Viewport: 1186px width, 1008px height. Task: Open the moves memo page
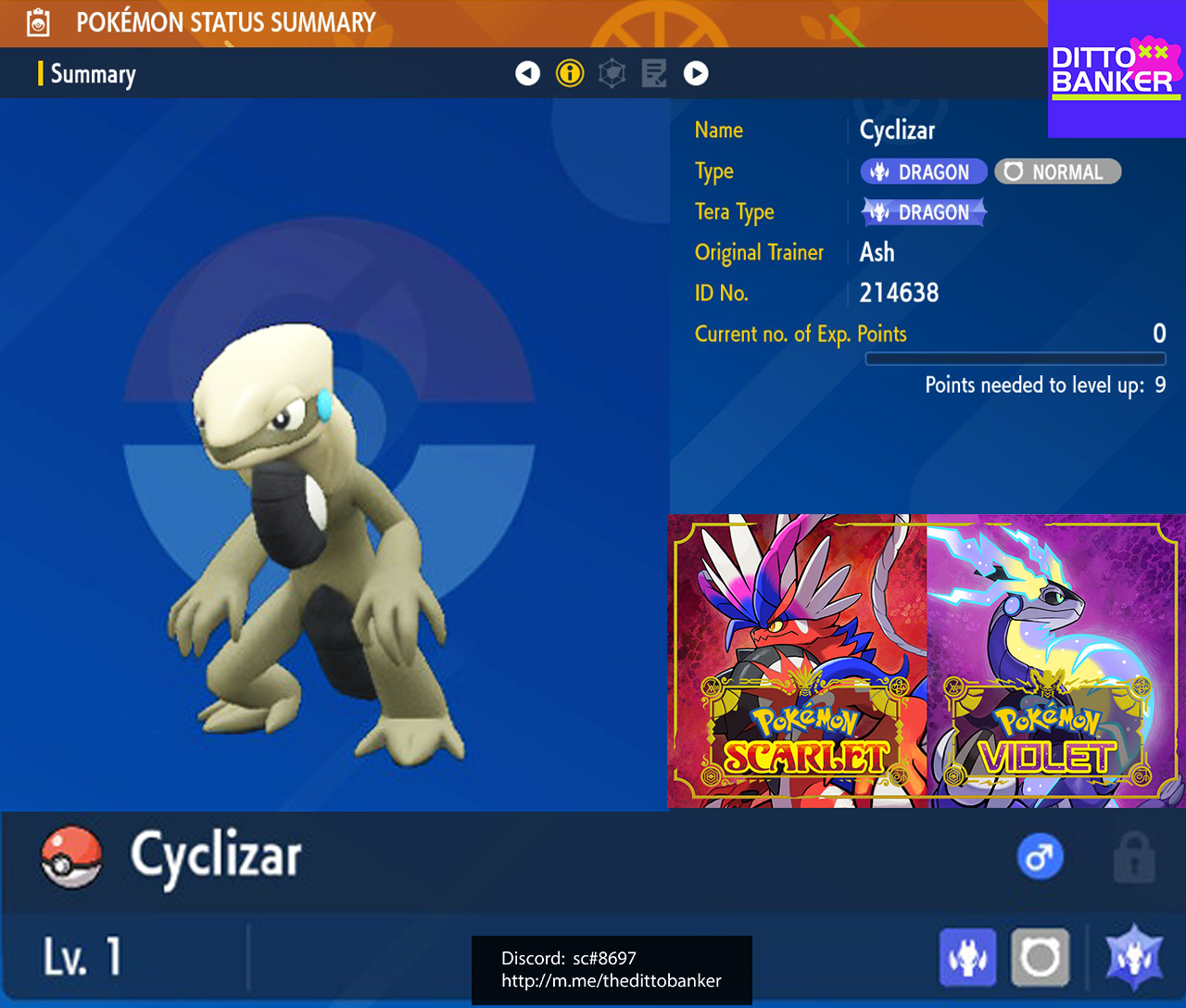[653, 73]
